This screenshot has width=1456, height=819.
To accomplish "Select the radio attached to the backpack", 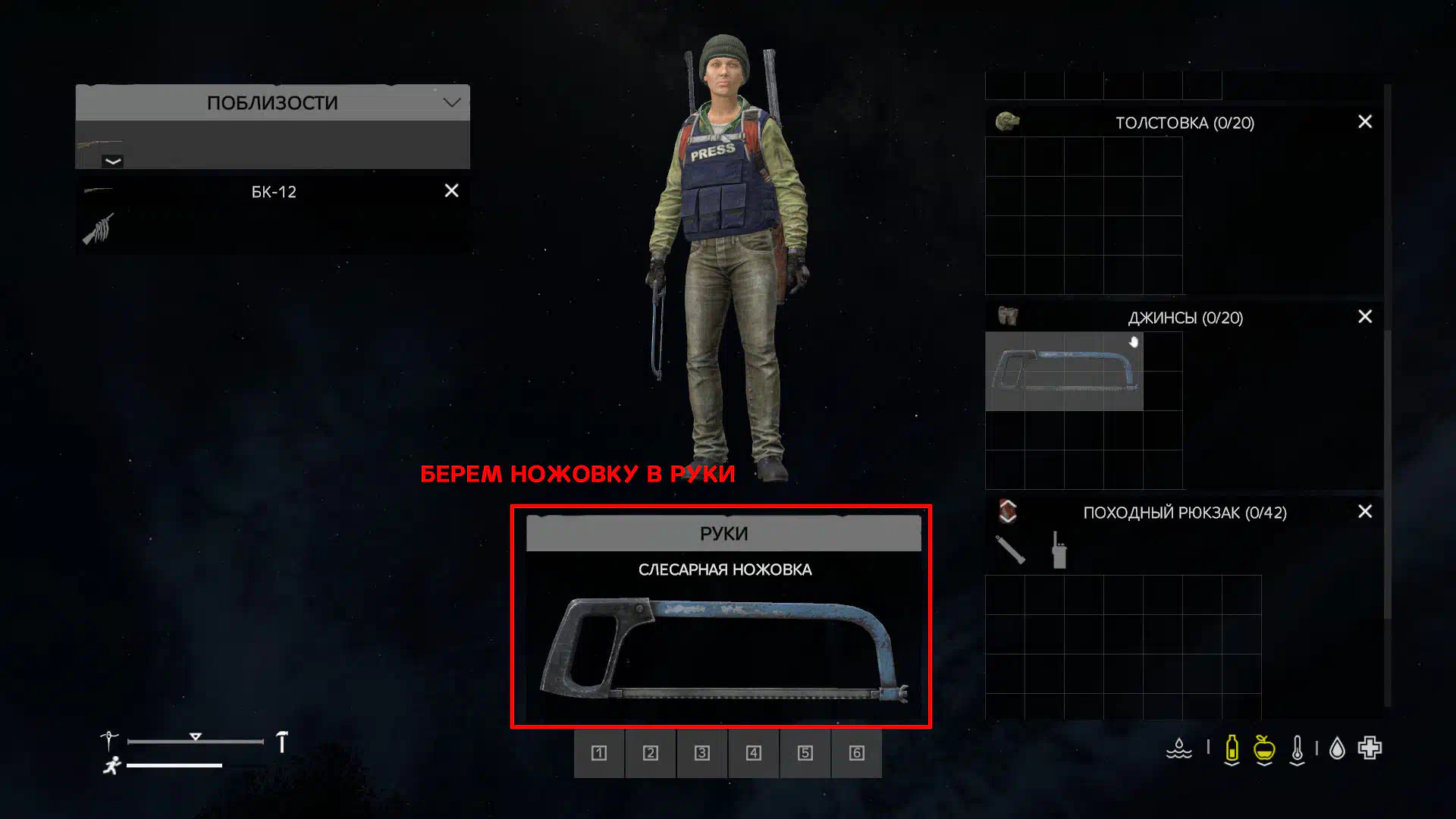I will [x=1059, y=551].
